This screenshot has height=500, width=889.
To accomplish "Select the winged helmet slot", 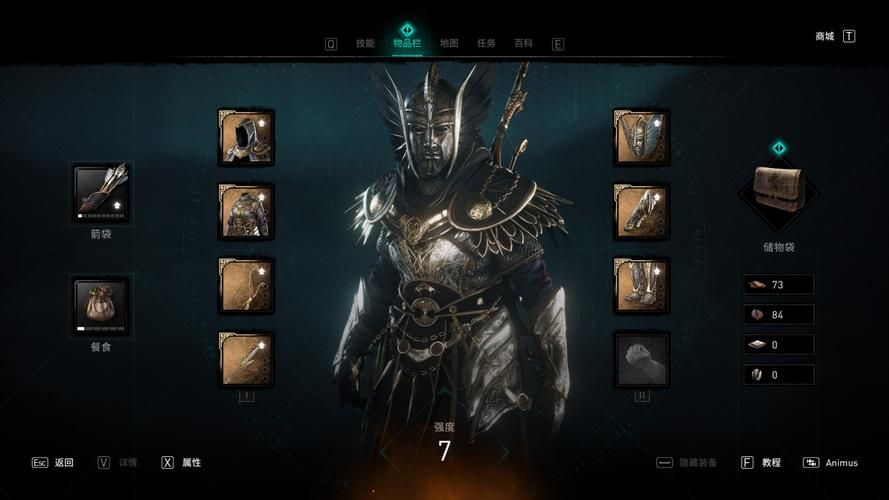I will 641,137.
